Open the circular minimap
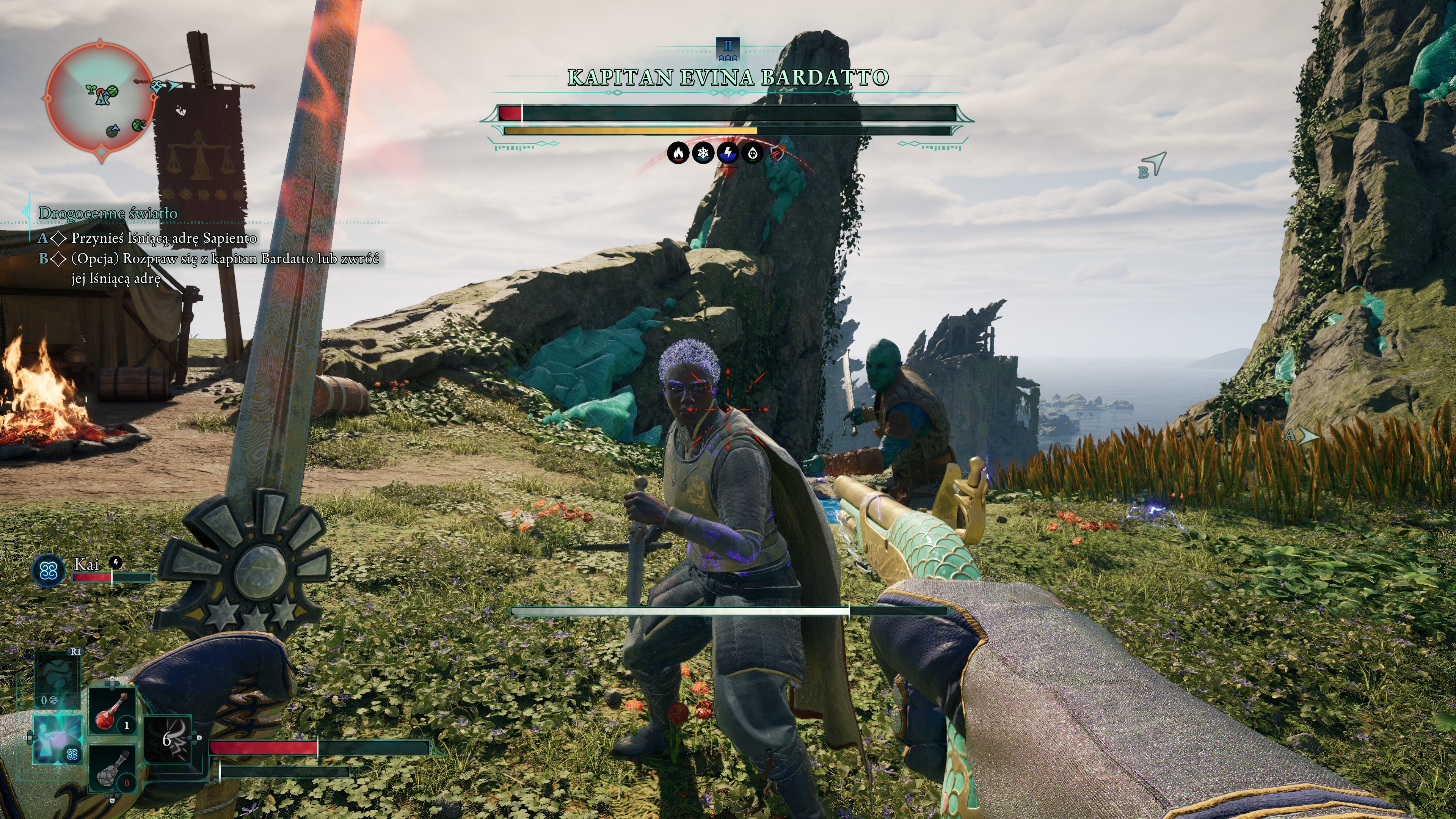The height and width of the screenshot is (819, 1456). pyautogui.click(x=100, y=100)
